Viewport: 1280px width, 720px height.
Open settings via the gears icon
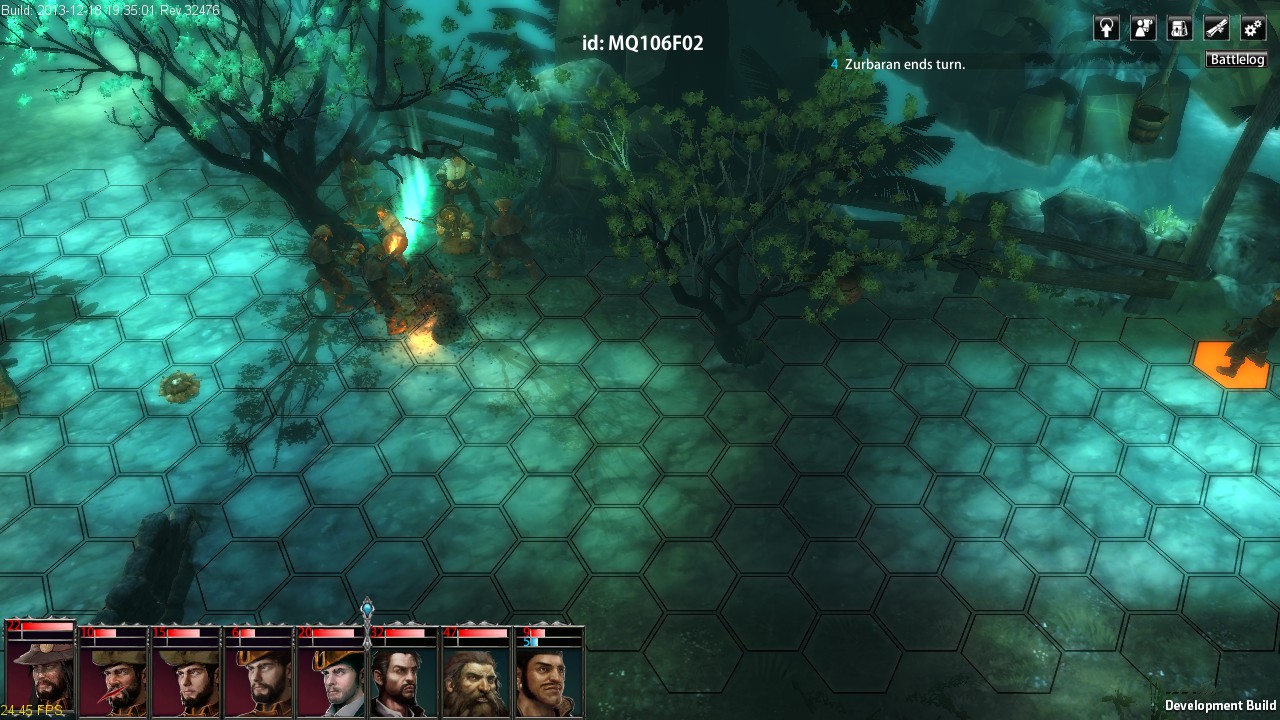coord(1253,28)
